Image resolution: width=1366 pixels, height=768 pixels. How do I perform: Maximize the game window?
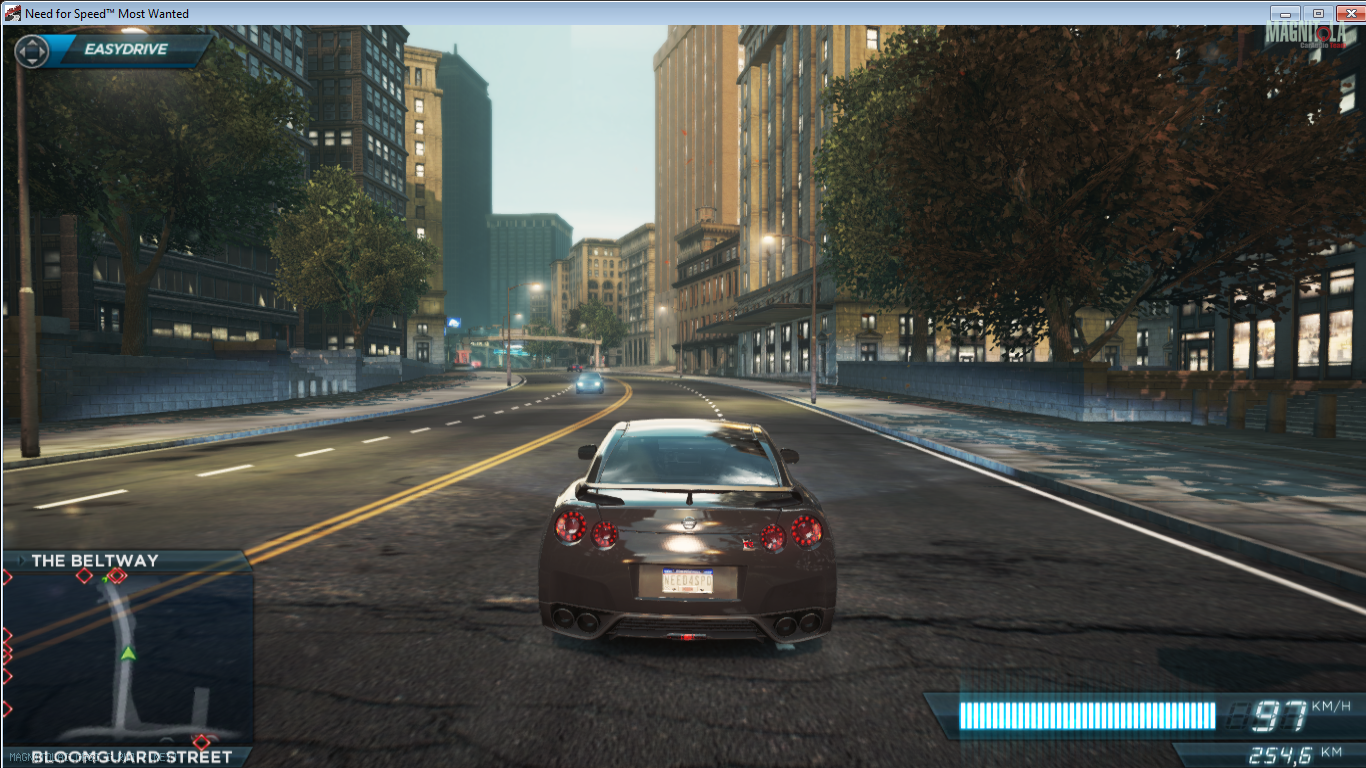coord(1318,13)
